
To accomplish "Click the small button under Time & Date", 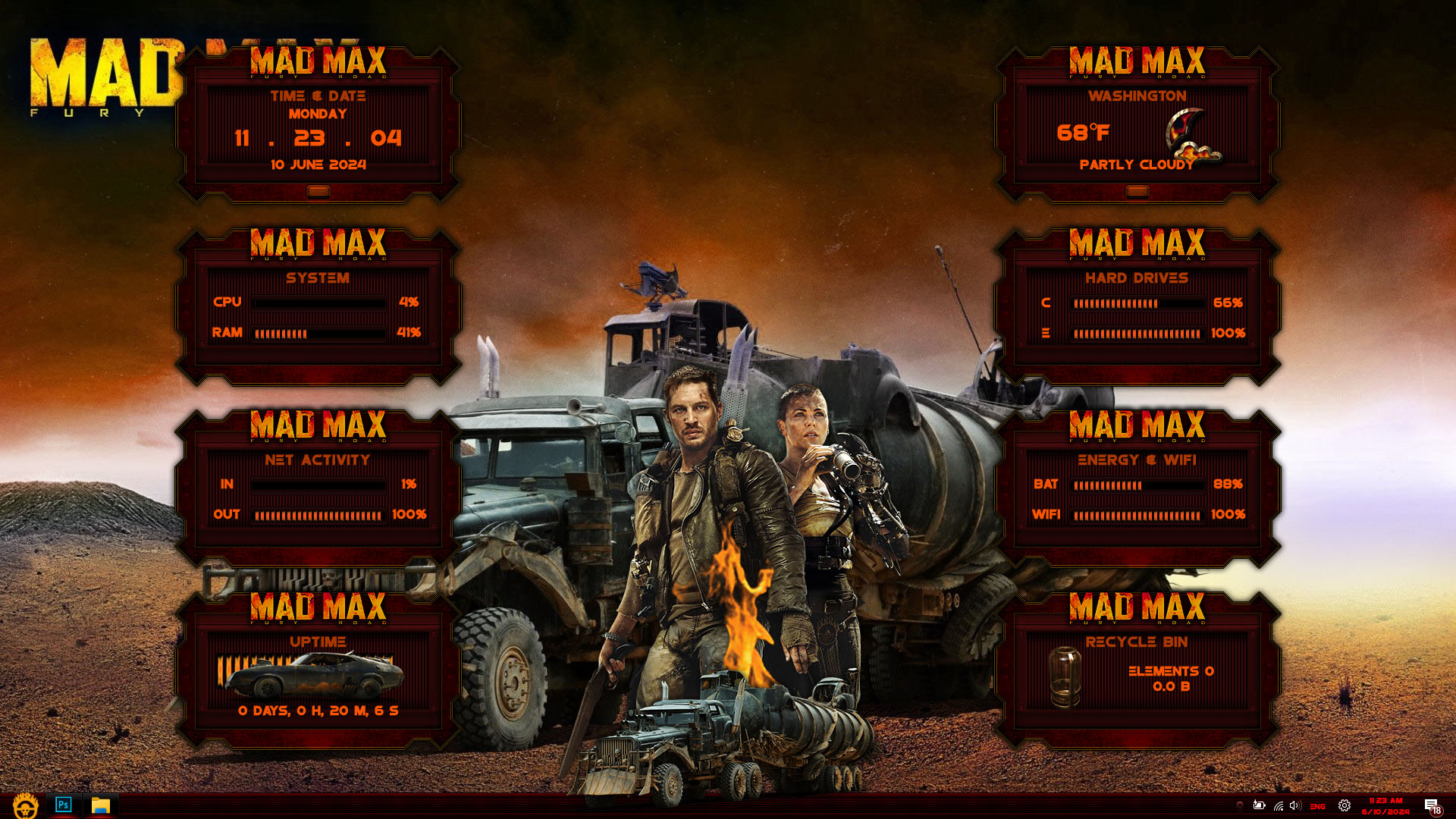I will (x=318, y=192).
